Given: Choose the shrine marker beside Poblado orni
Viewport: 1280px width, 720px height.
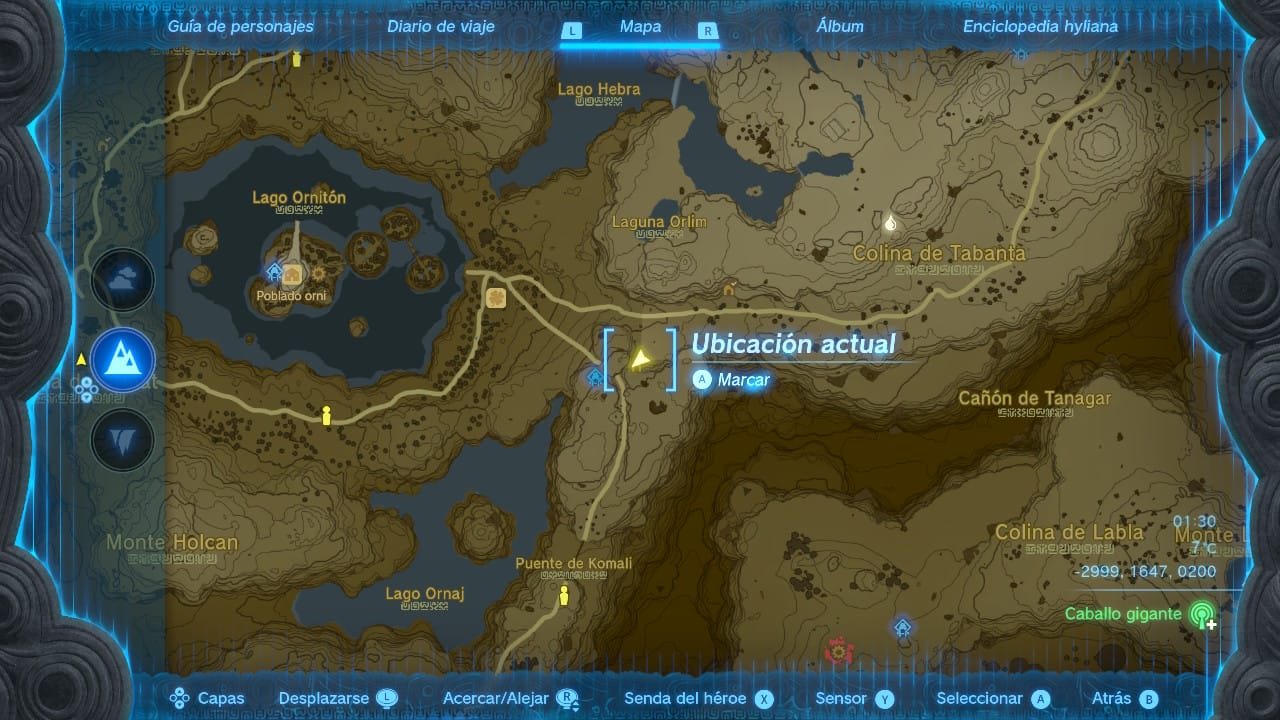Looking at the screenshot, I should [274, 271].
